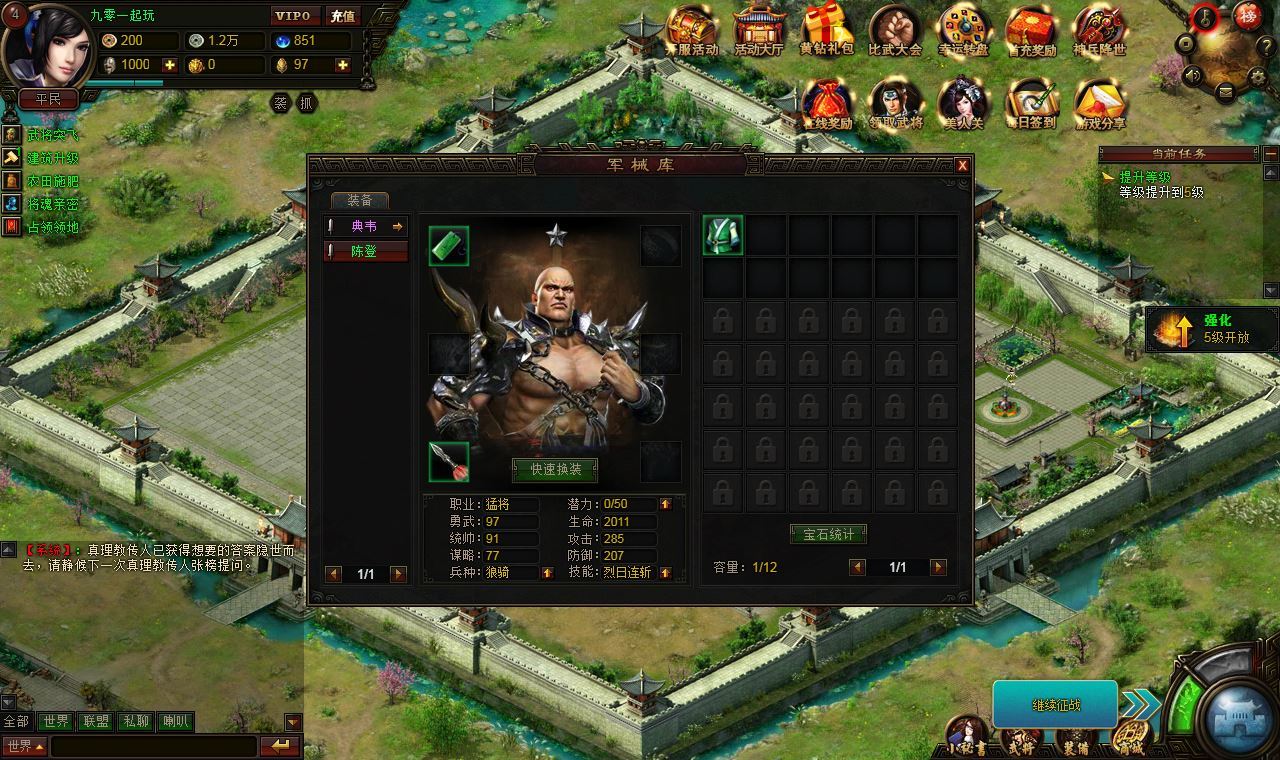This screenshot has width=1280, height=760.
Task: Click the equipped red spear weapon slot
Action: coord(449,461)
